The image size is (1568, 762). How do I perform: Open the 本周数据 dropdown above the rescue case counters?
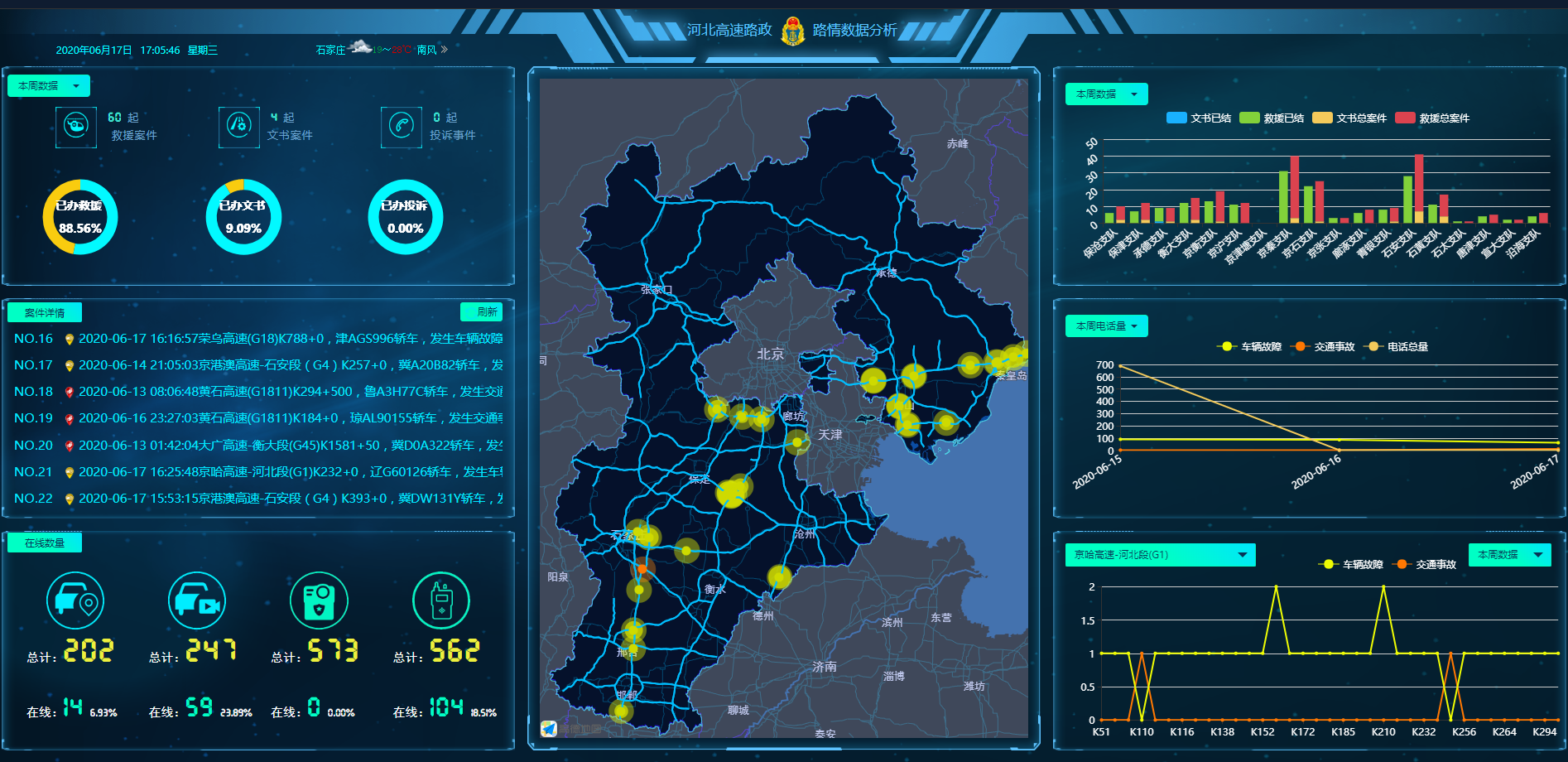[x=48, y=86]
